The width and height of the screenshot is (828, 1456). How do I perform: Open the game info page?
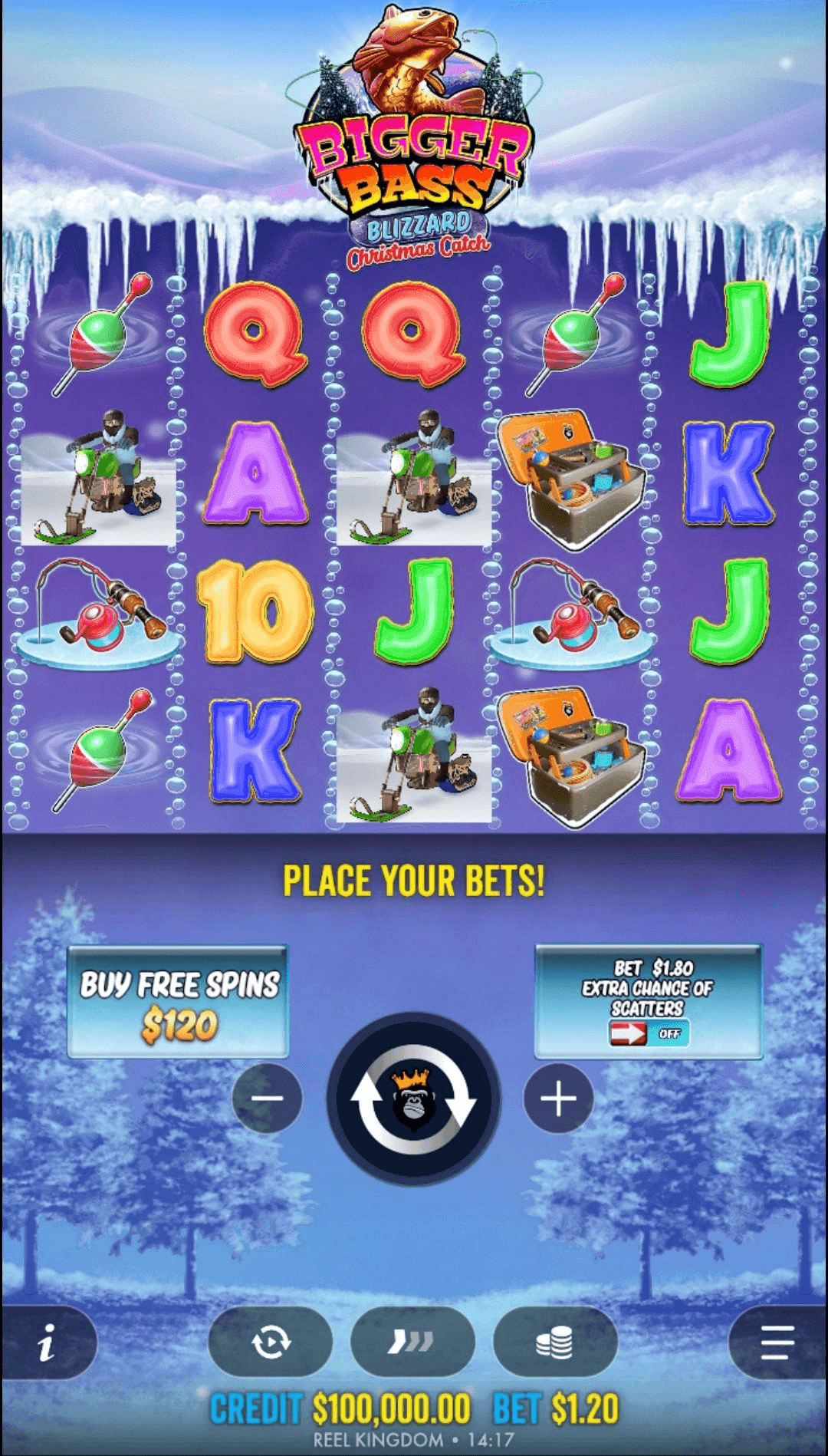point(48,1343)
